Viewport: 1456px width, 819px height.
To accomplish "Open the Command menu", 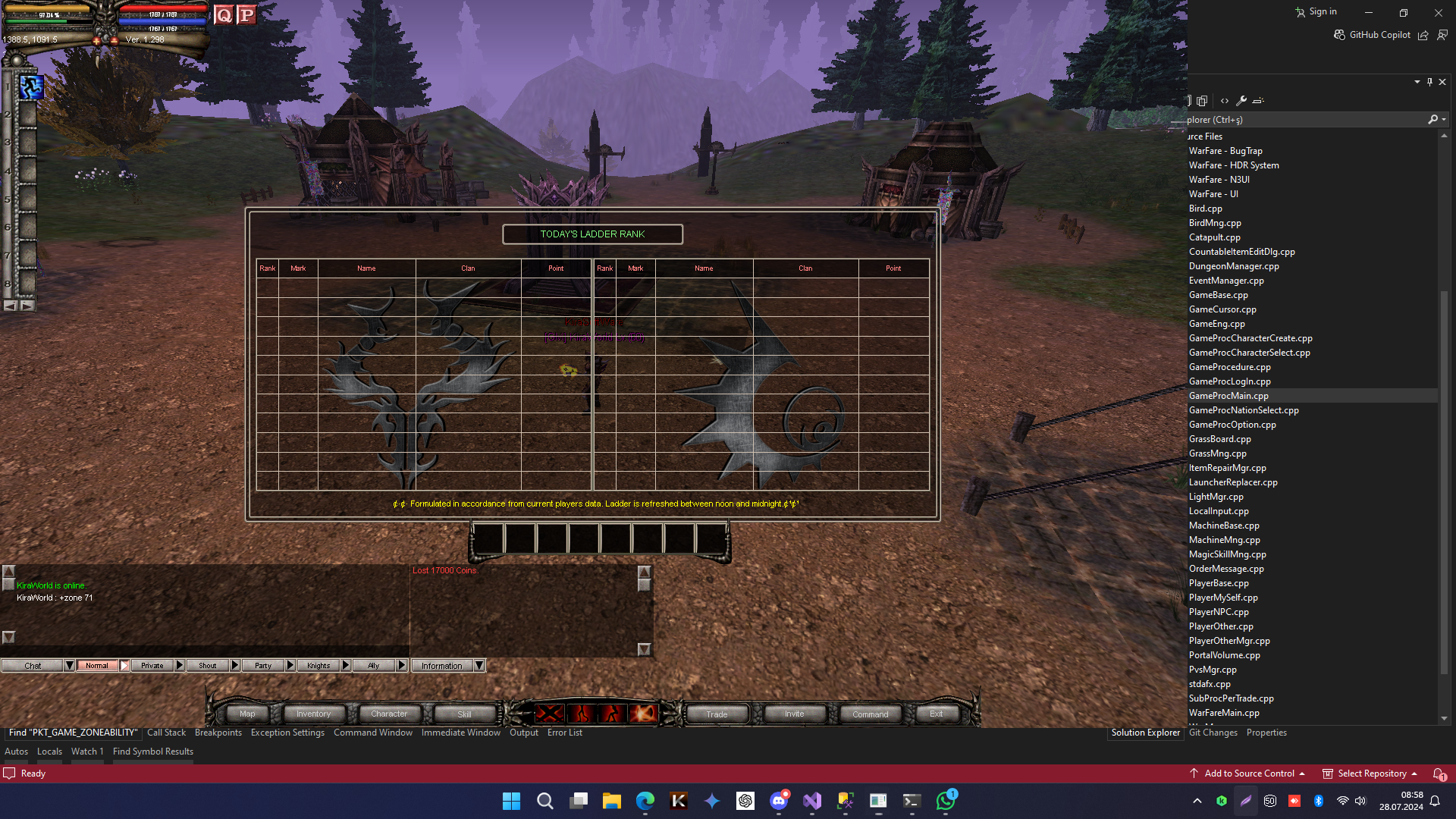I will (870, 714).
